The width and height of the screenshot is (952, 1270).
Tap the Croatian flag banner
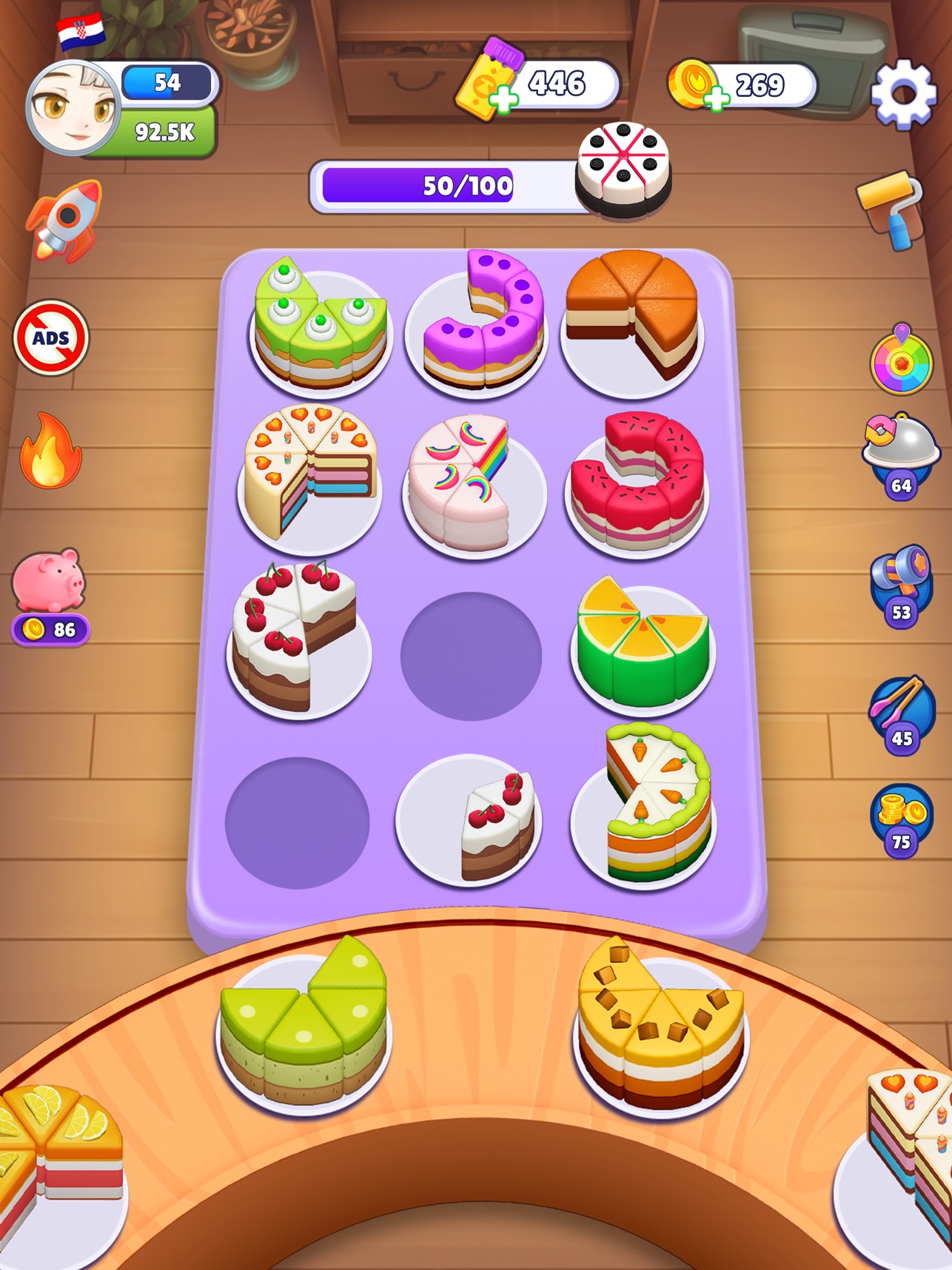tap(81, 30)
